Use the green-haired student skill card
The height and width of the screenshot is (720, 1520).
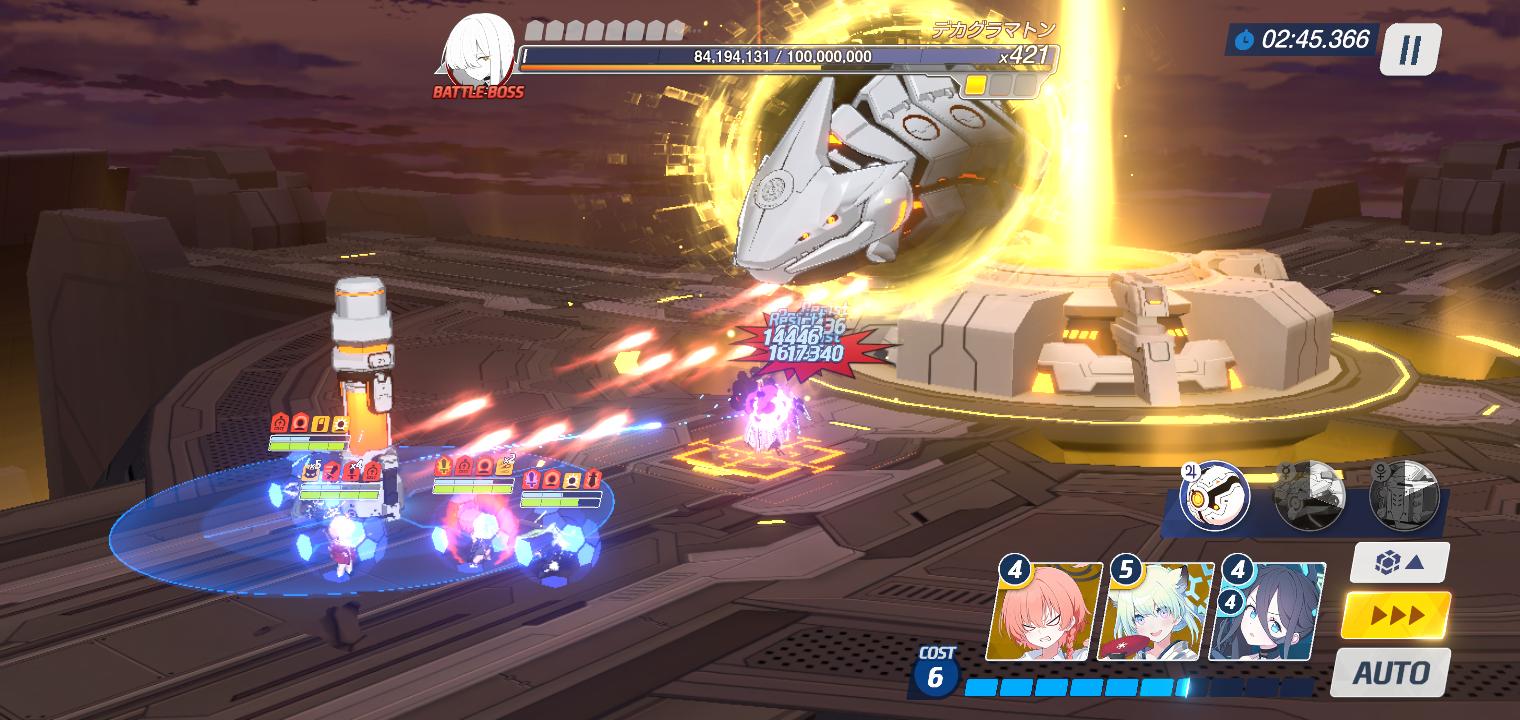(x=1156, y=612)
